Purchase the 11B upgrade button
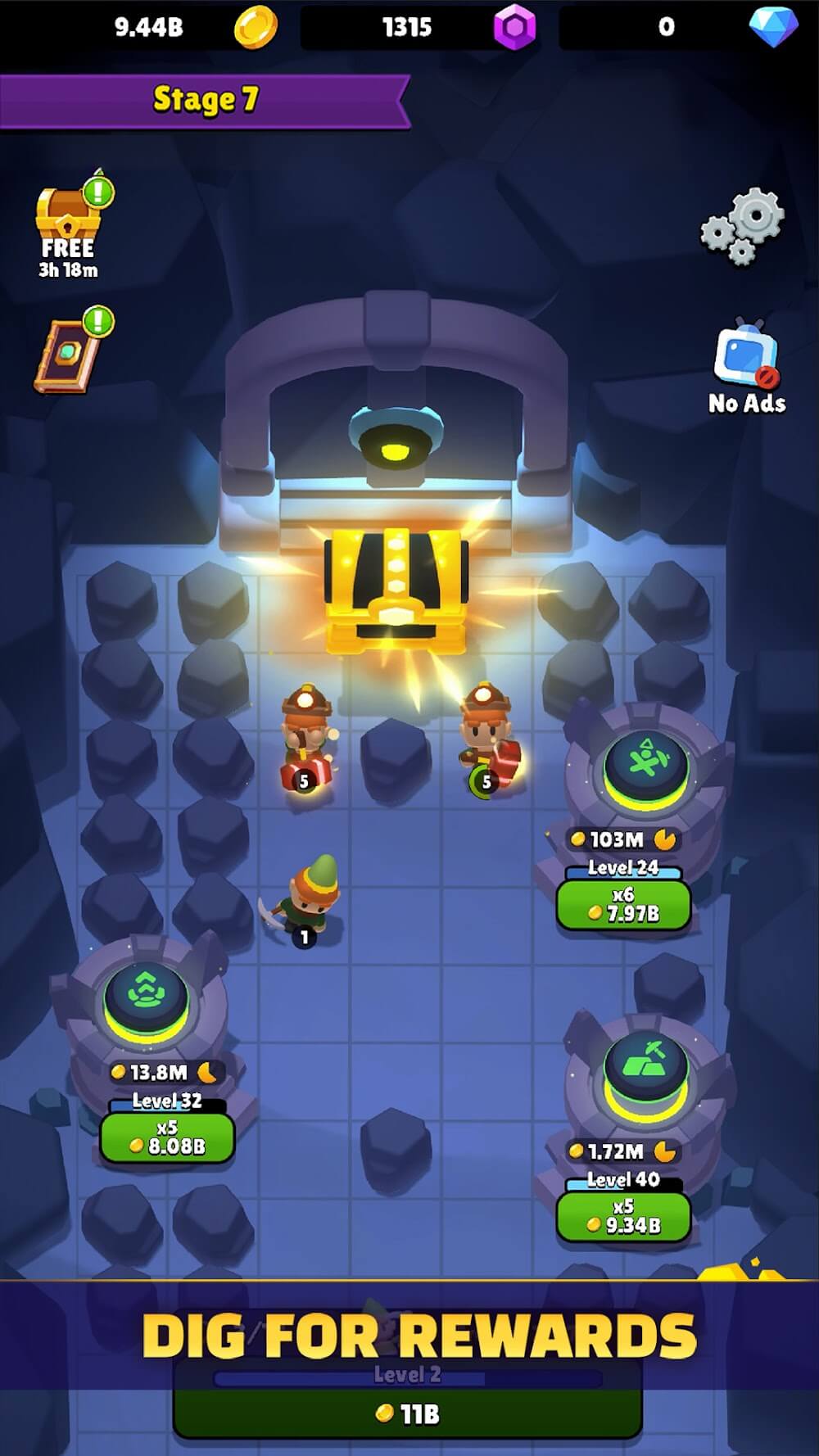 tap(407, 1413)
